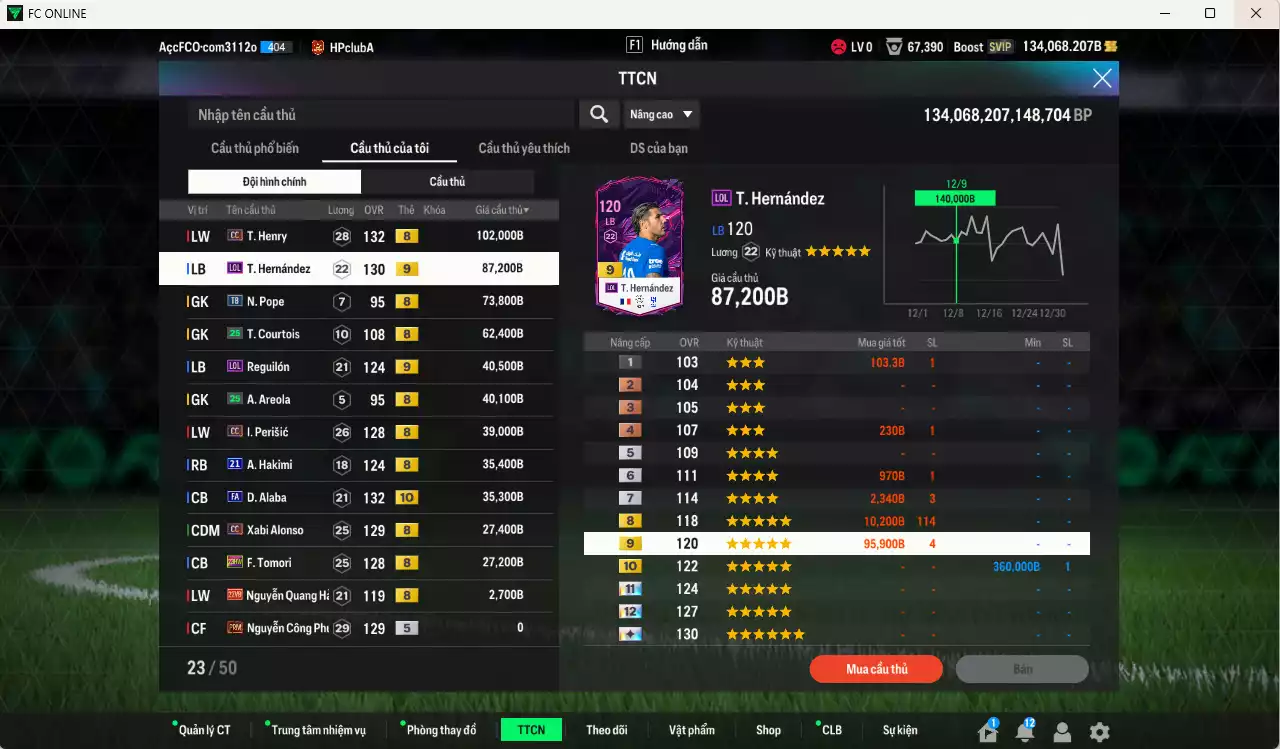Toggle to Đội hình chính view
Image resolution: width=1280 pixels, height=749 pixels.
coord(274,181)
